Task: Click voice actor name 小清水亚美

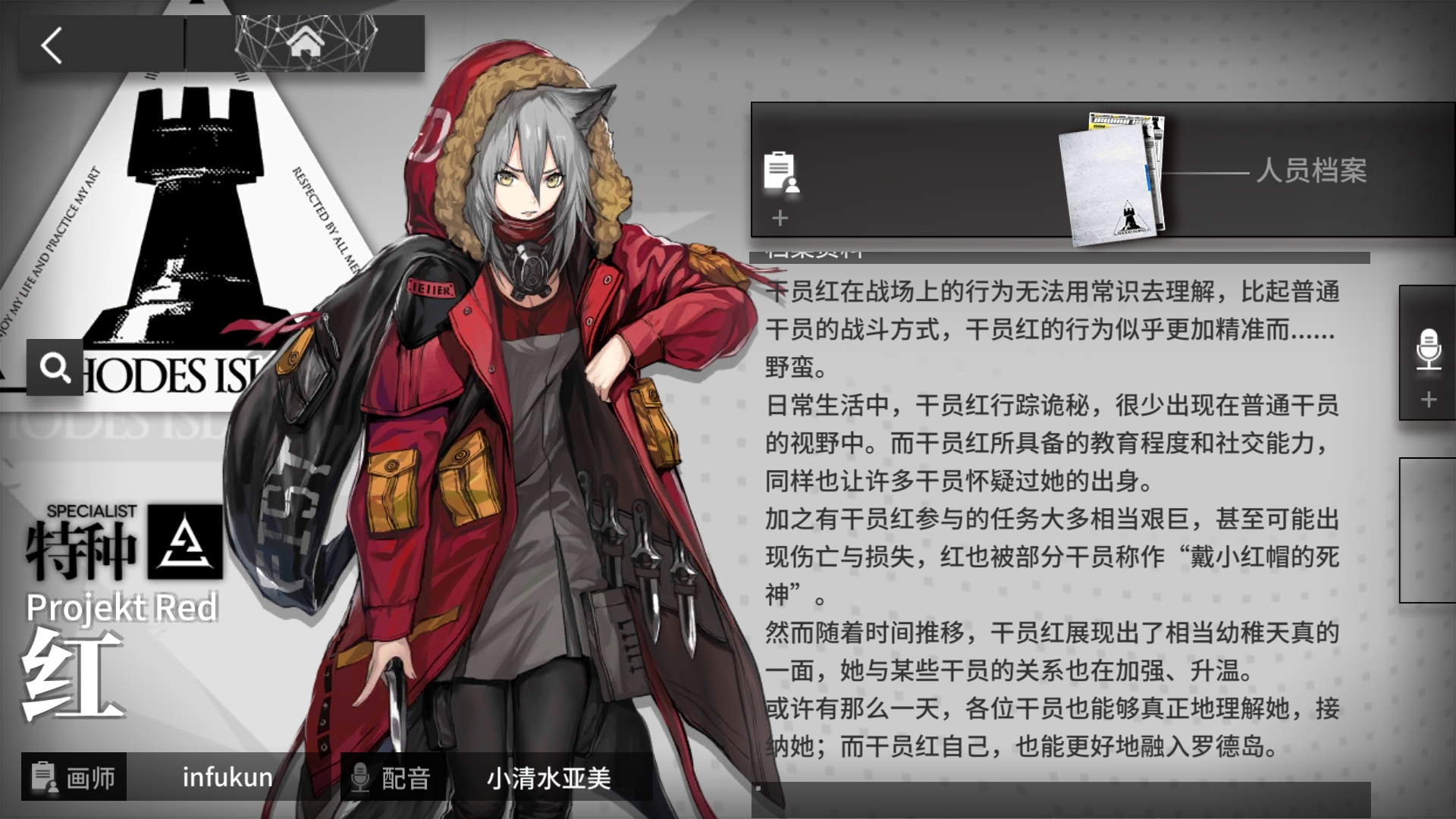Action: (548, 777)
